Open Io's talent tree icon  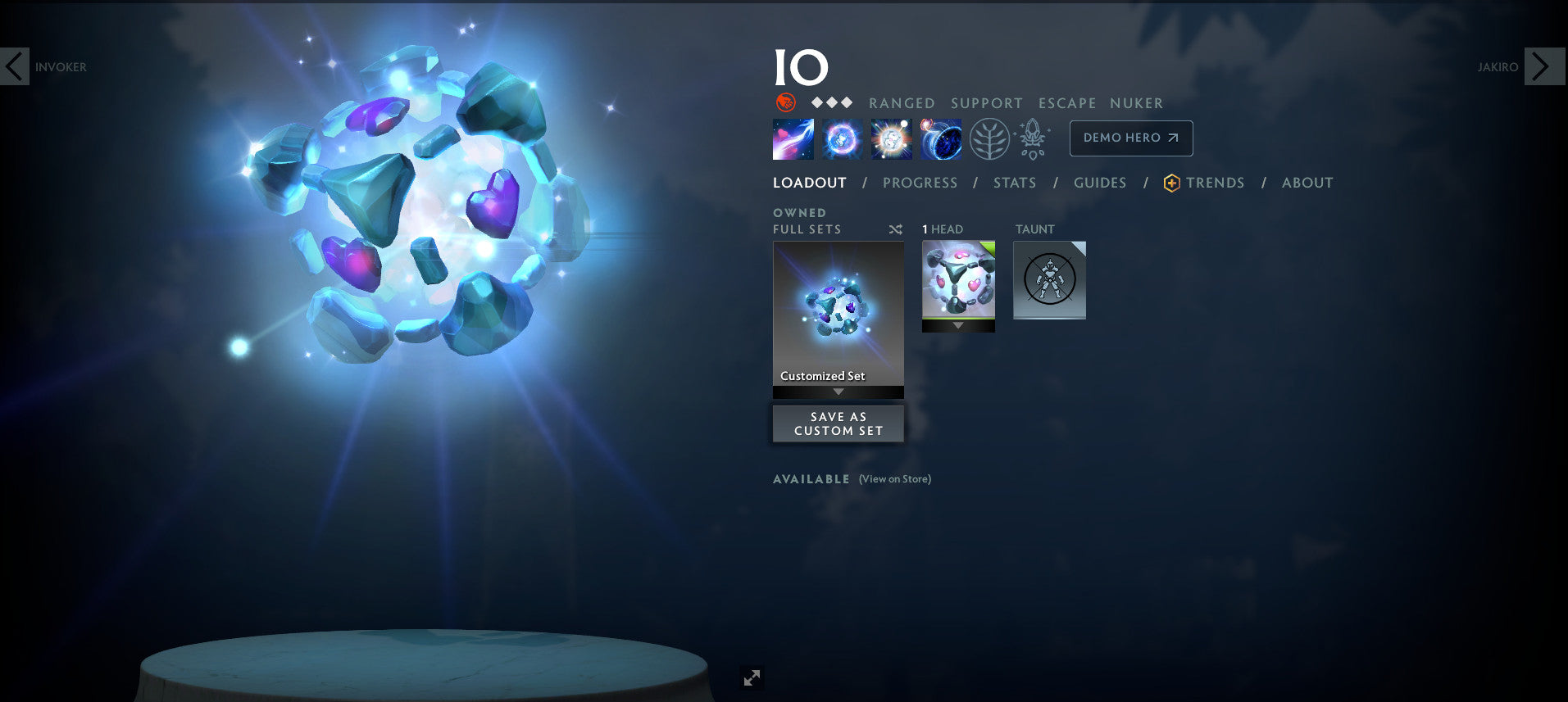pos(992,138)
